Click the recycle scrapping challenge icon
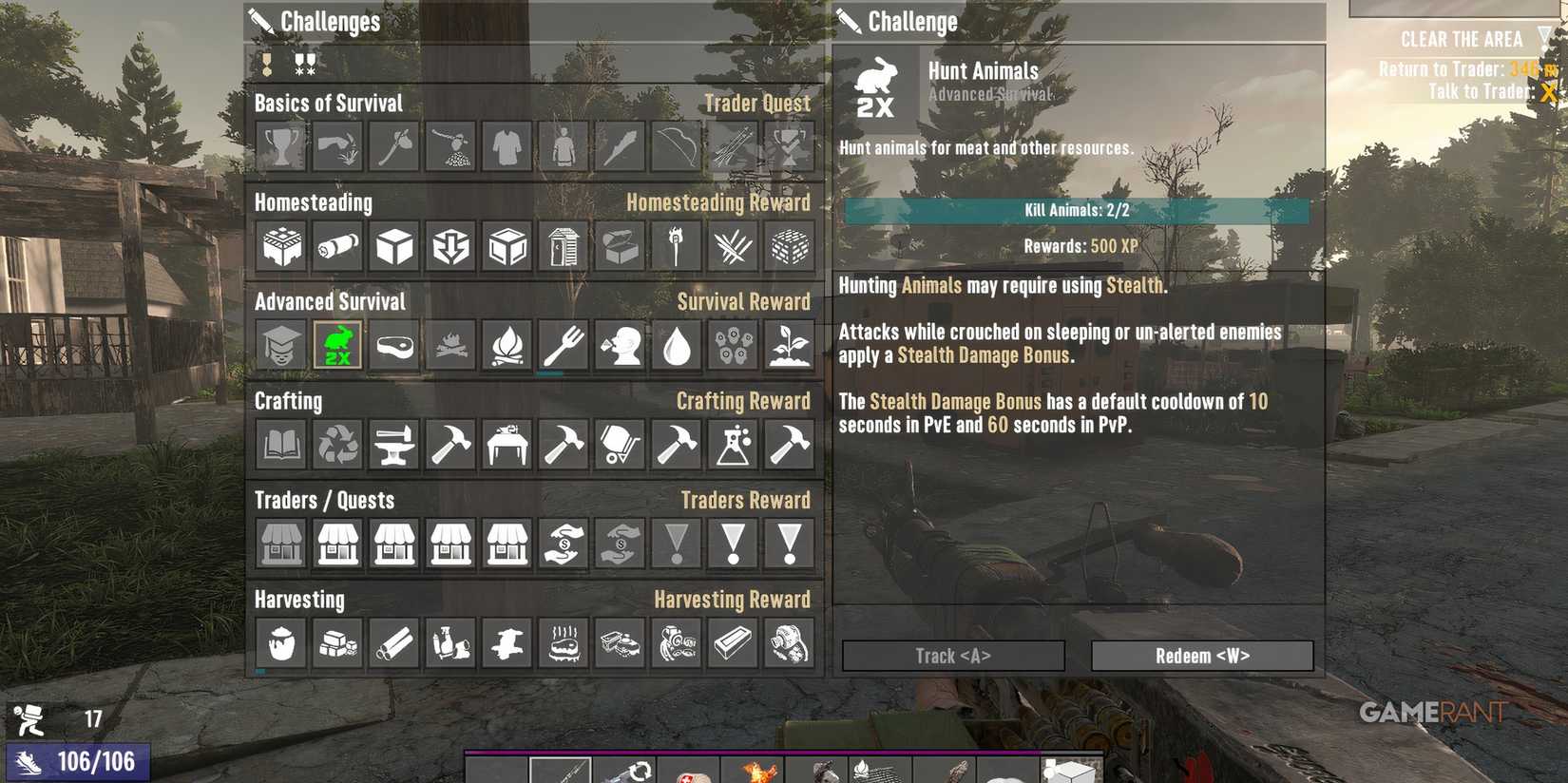1568x783 pixels. (337, 445)
